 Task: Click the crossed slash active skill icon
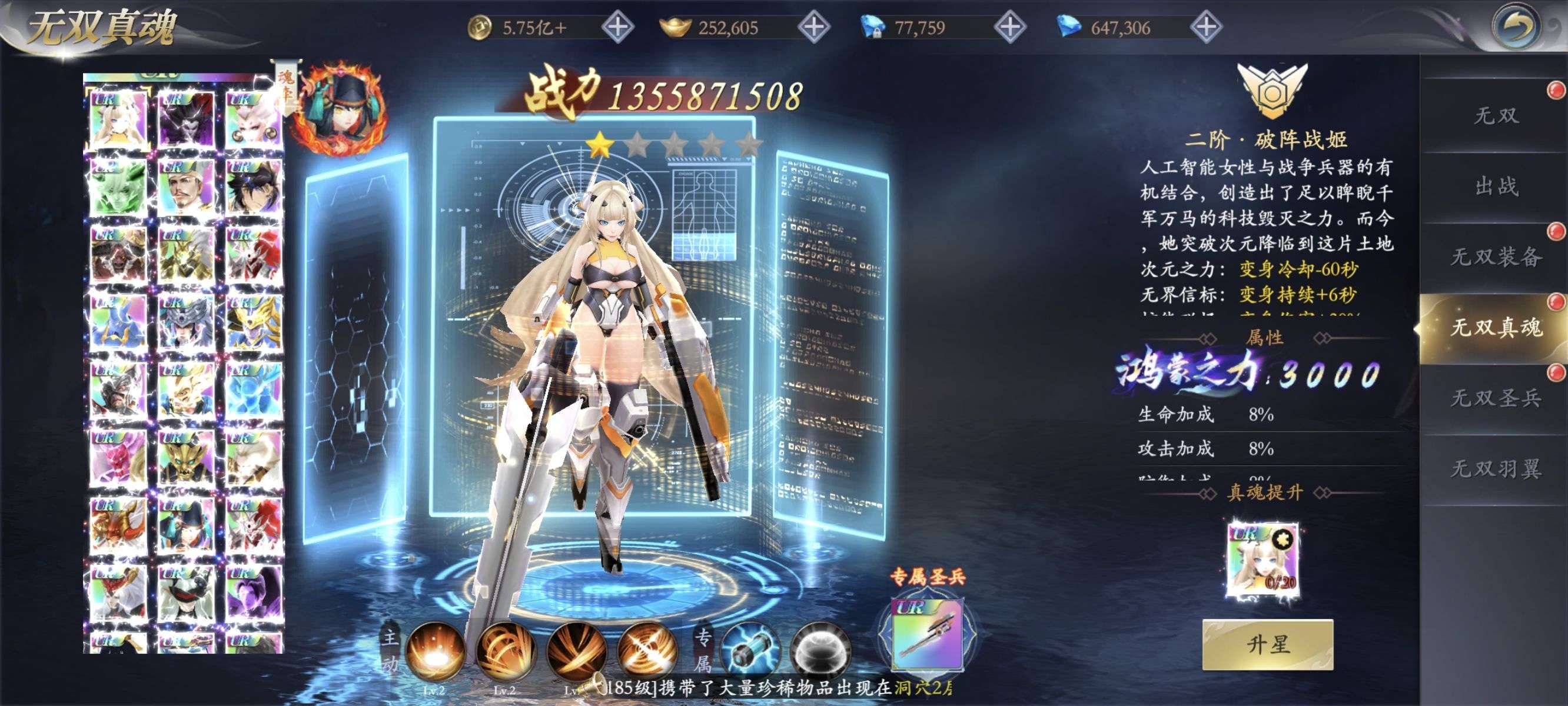(646, 651)
